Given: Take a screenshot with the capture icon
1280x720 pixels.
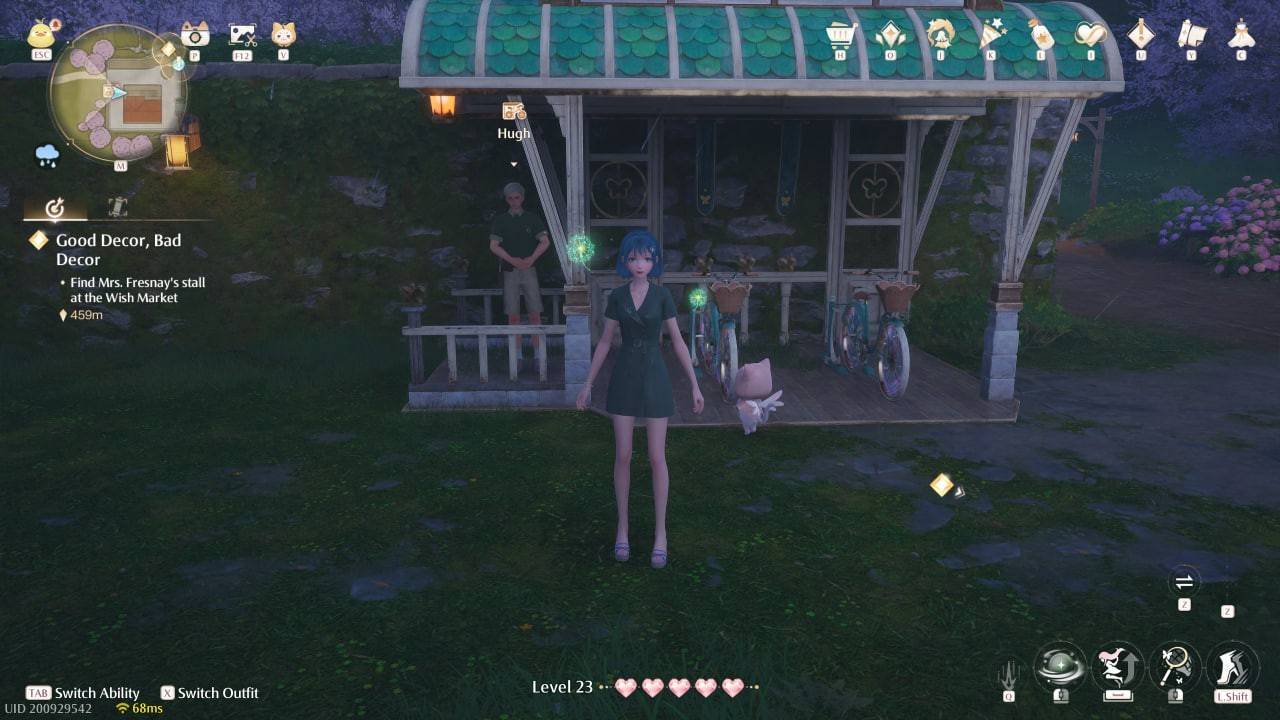Looking at the screenshot, I should [x=240, y=35].
